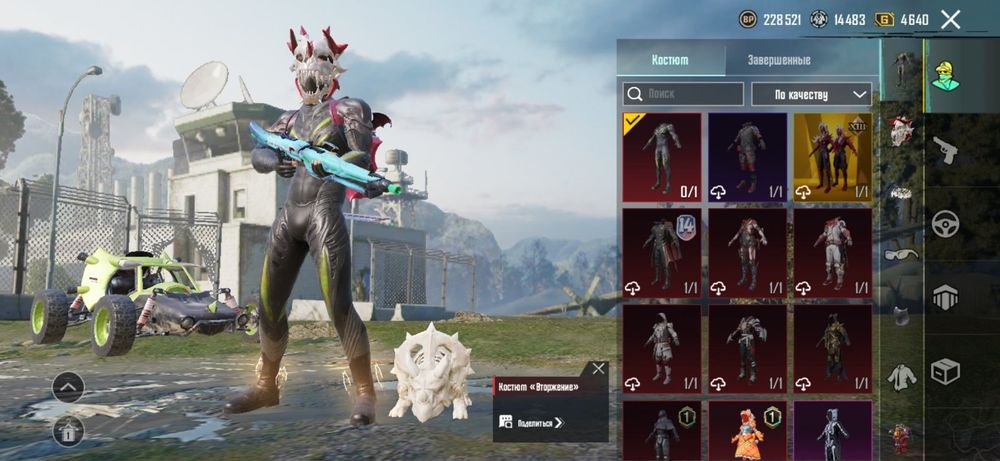This screenshot has width=1000, height=461.
Task: Open the crate box category
Action: [x=945, y=371]
